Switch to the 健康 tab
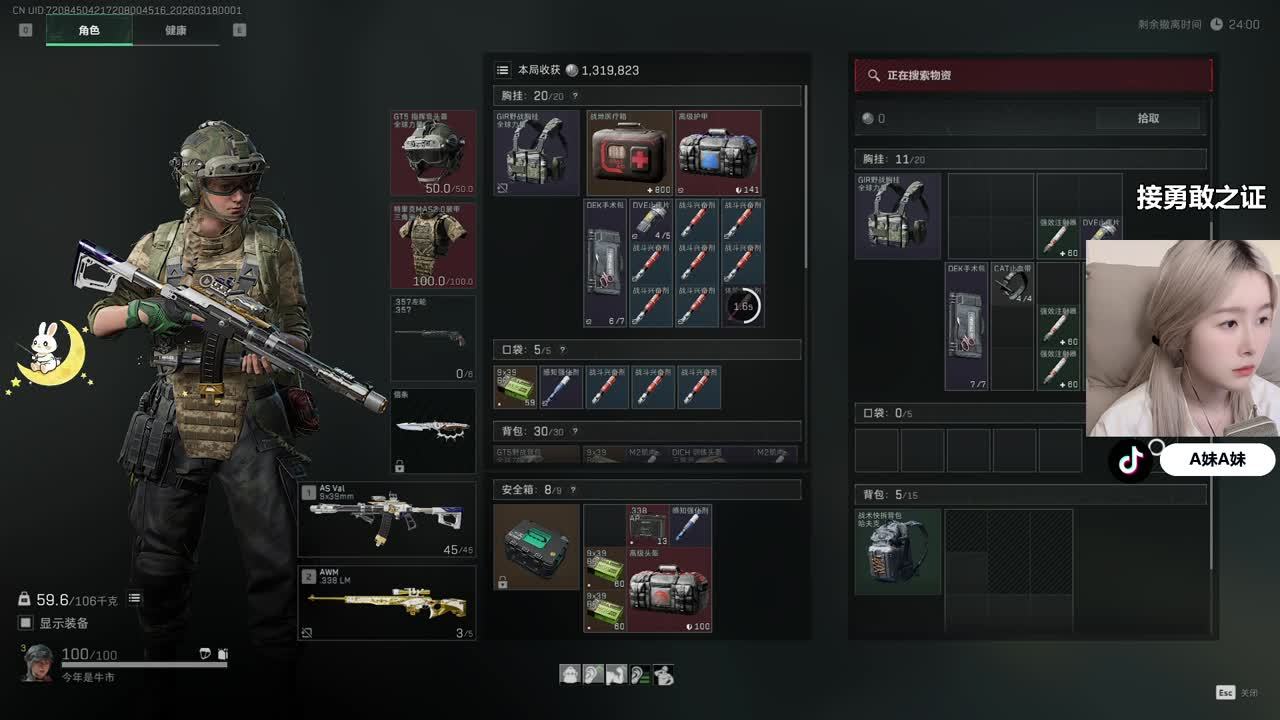Image resolution: width=1280 pixels, height=720 pixels. (176, 30)
